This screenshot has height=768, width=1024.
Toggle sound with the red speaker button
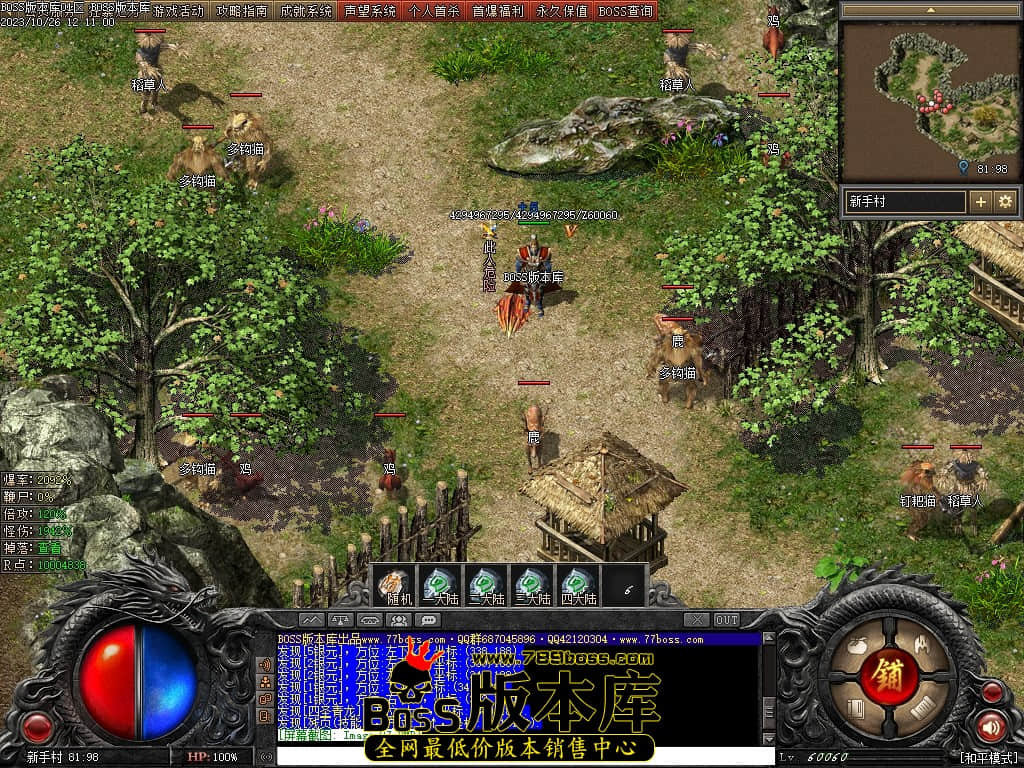[x=991, y=726]
